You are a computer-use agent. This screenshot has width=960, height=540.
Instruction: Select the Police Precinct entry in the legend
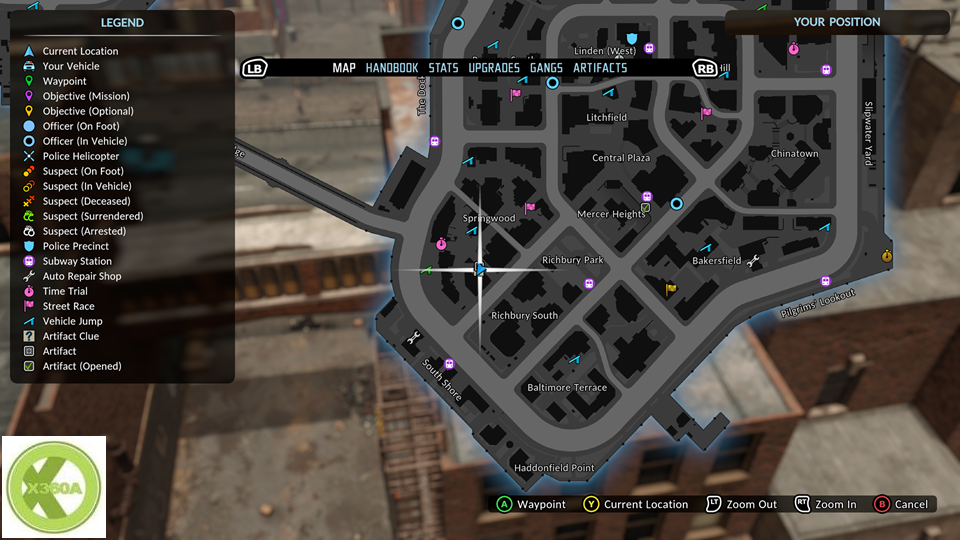point(76,246)
